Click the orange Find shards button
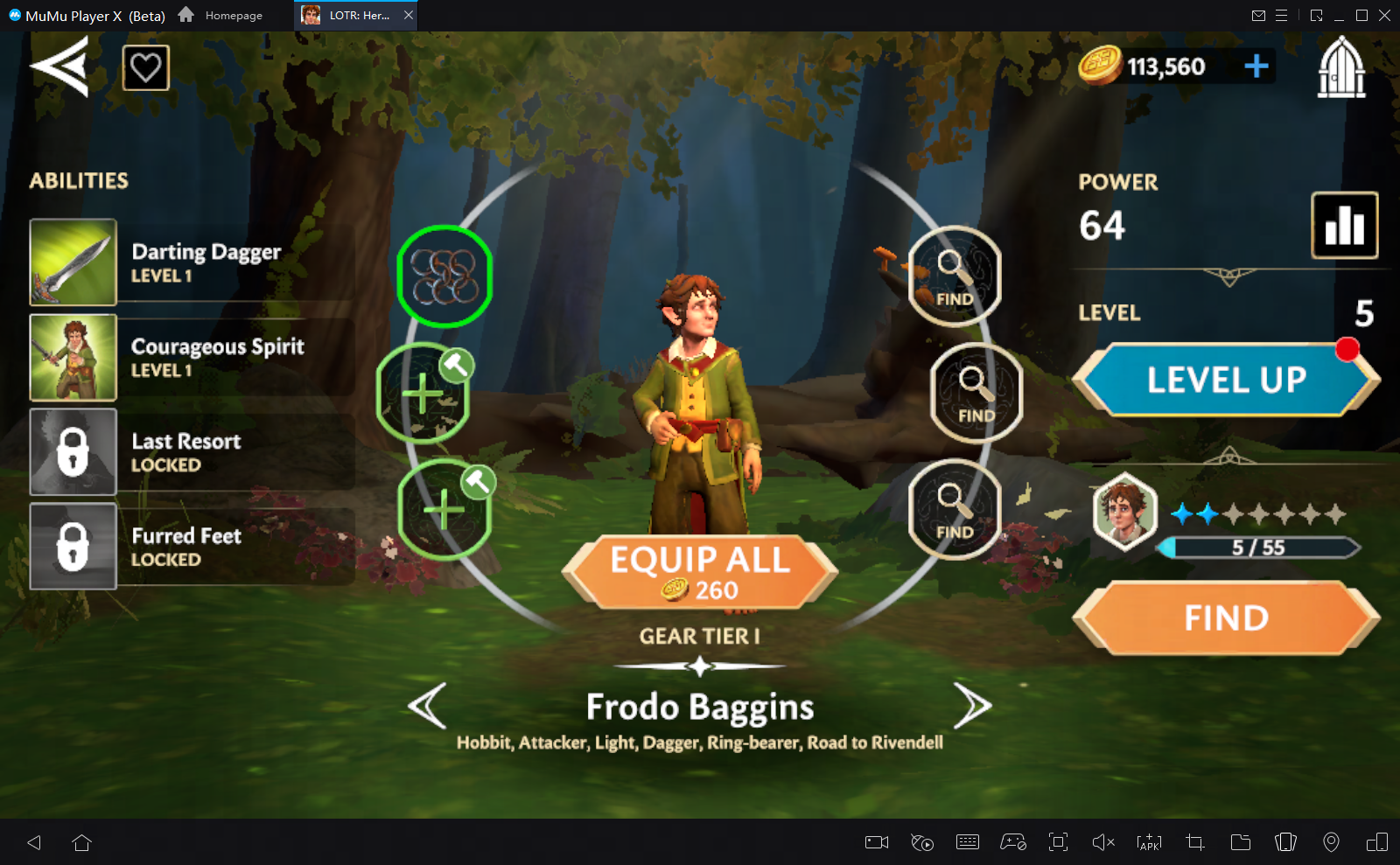 tap(1226, 618)
